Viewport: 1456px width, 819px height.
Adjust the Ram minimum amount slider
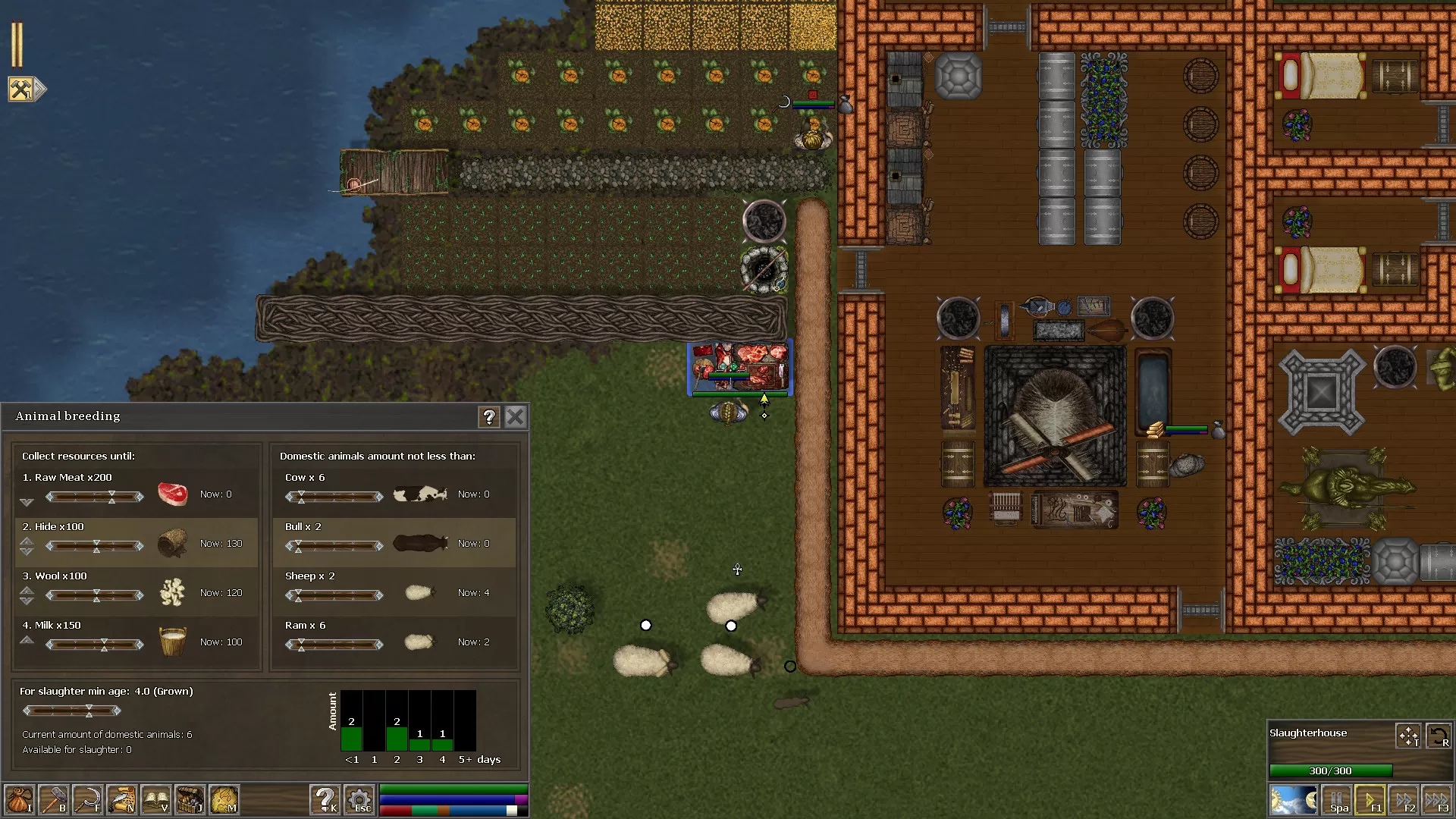click(x=301, y=645)
